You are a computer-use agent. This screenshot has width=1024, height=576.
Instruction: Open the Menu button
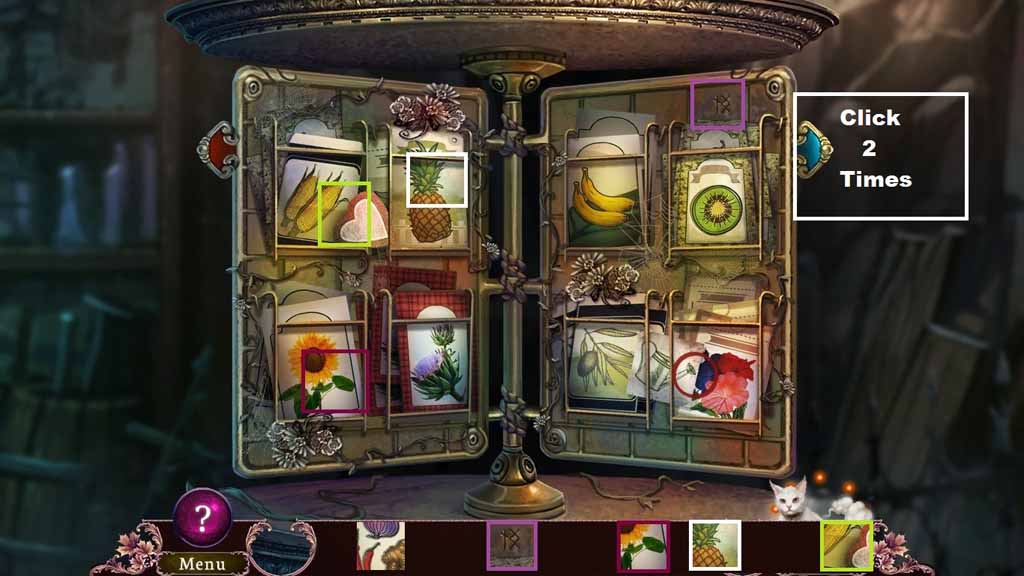pos(203,564)
